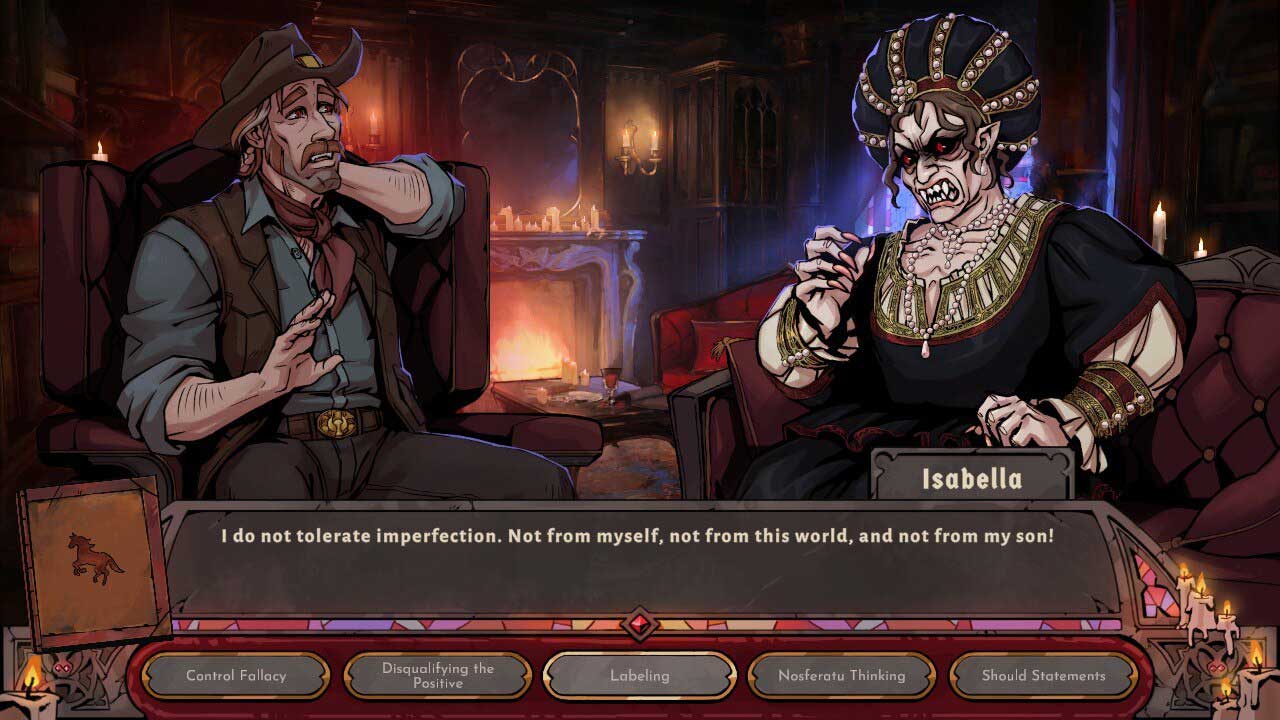Pick the Labeling distortion choice

tap(640, 676)
